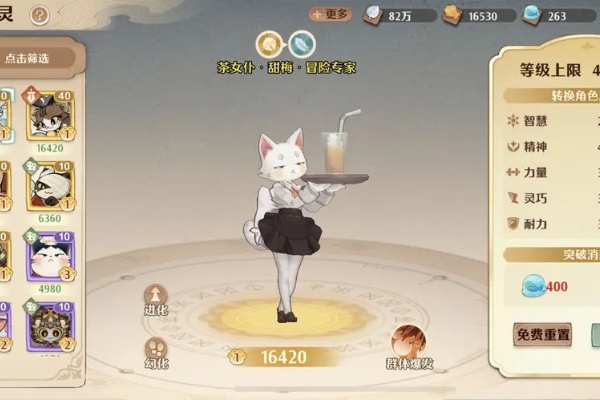600x400 pixels.
Task: Click the 免费重置 free reset button
Action: pos(543,334)
